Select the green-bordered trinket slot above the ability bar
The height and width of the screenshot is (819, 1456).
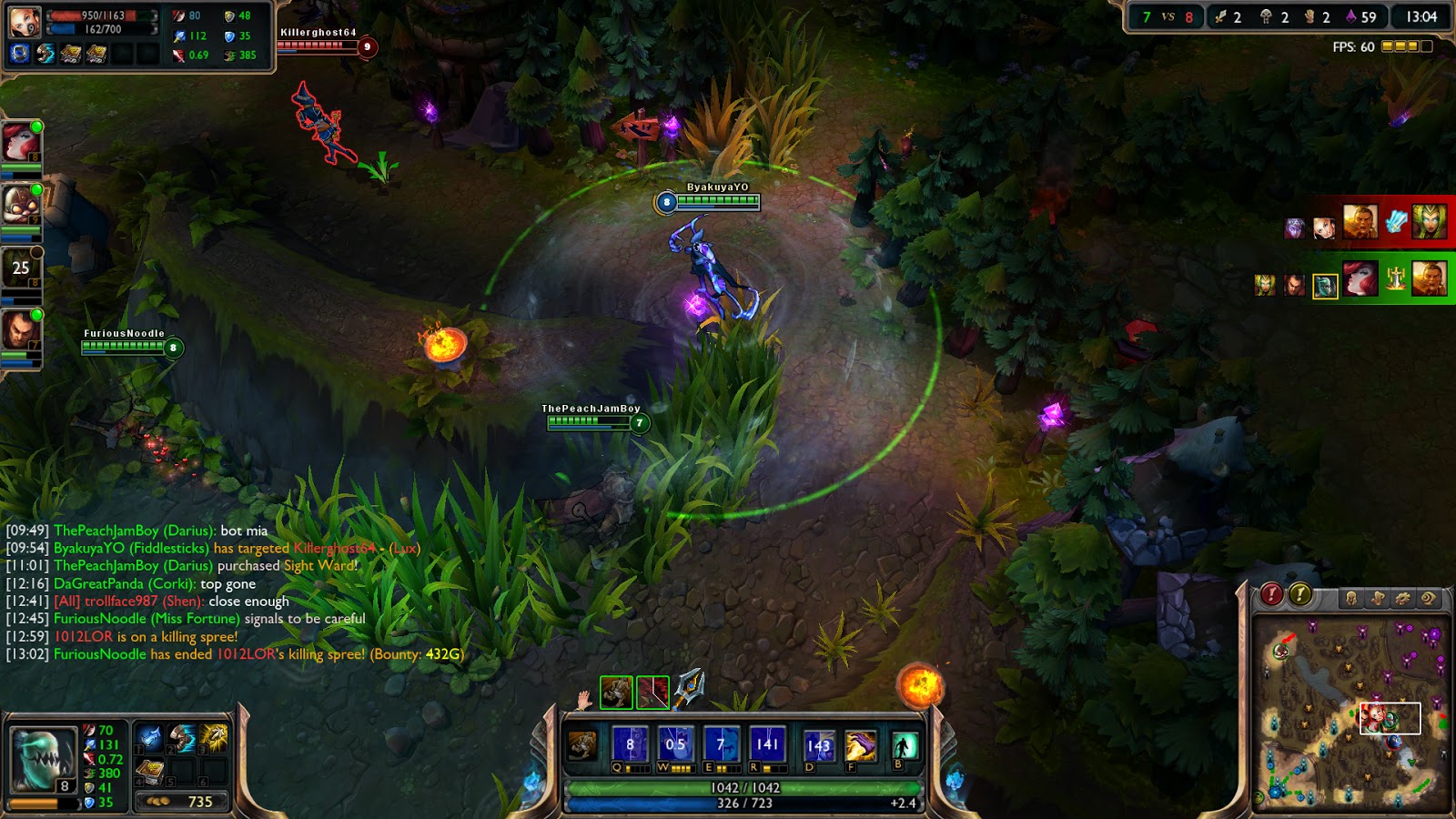pos(617,693)
